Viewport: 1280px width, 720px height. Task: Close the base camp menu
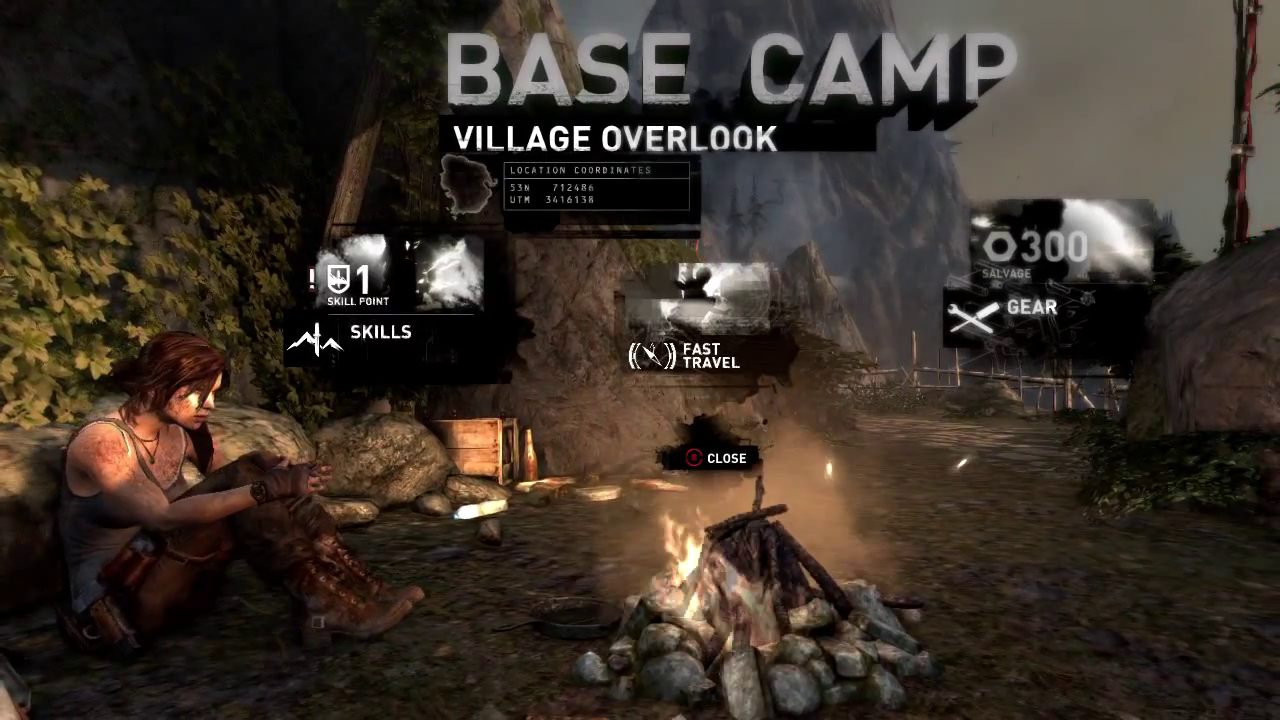pos(716,458)
